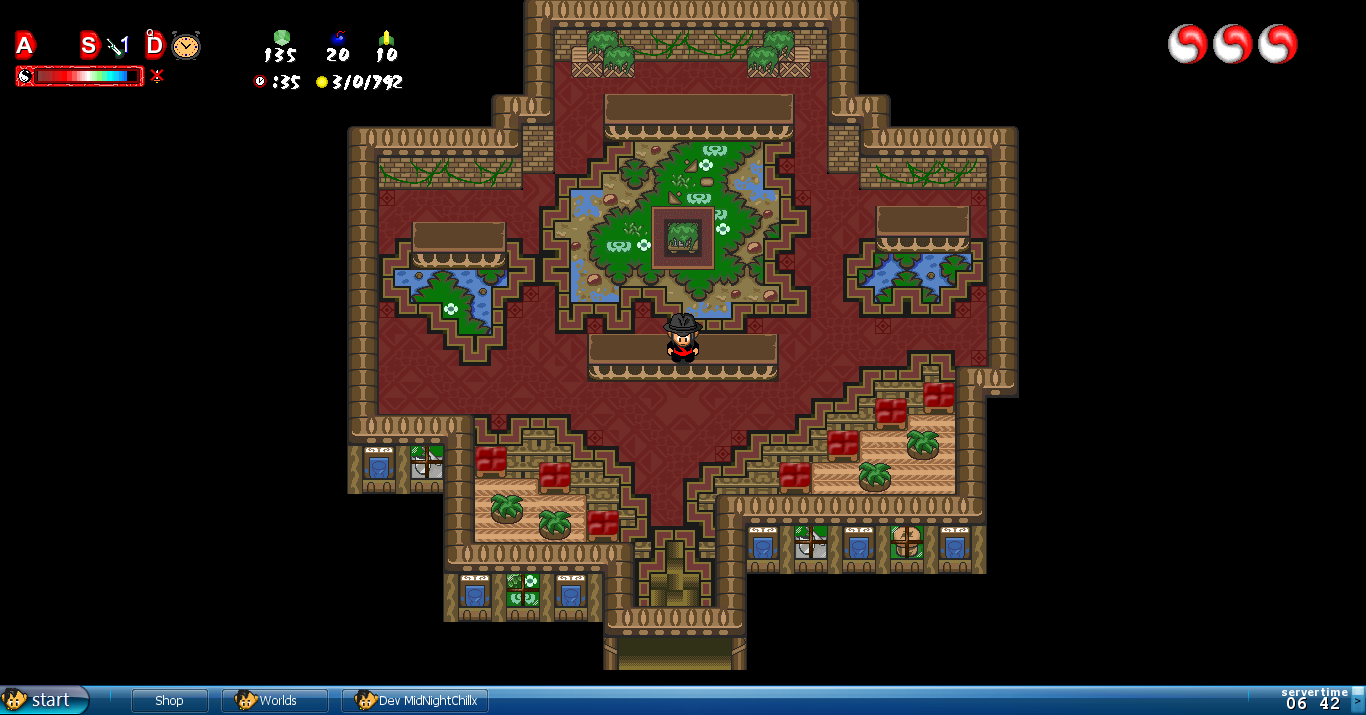
Task: Open the Dev MidNightChillx taskbar item
Action: (415, 701)
